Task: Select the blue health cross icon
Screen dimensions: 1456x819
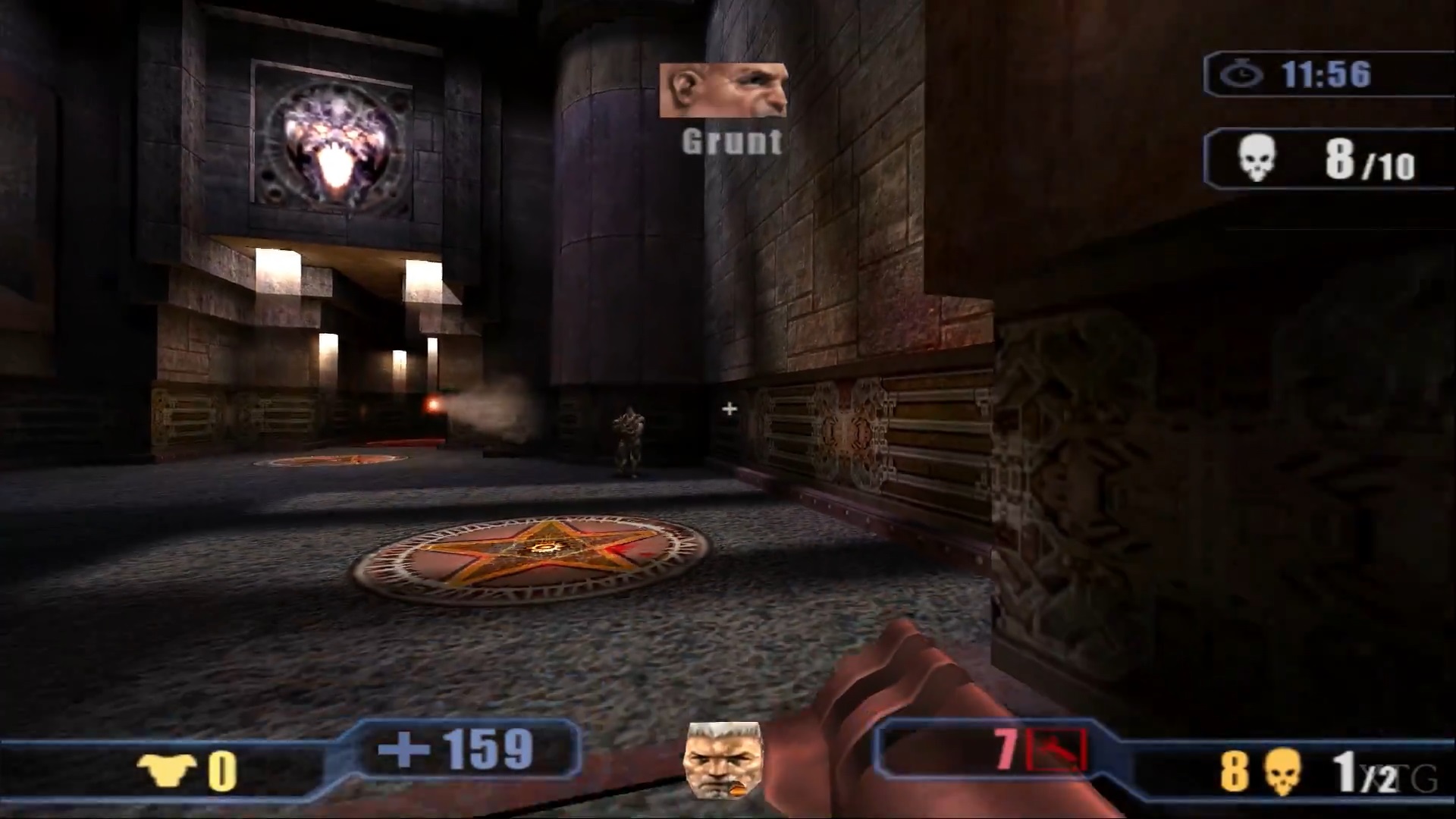Action: pos(403,750)
